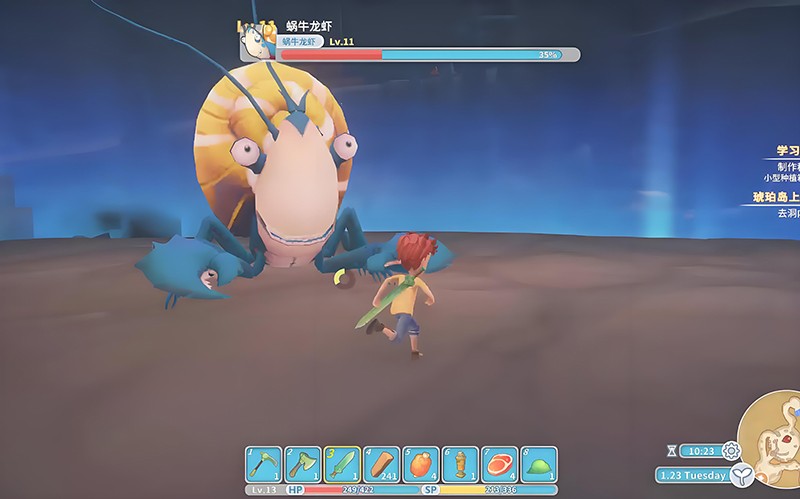Pick the golden statue item in slot 6

click(460, 465)
